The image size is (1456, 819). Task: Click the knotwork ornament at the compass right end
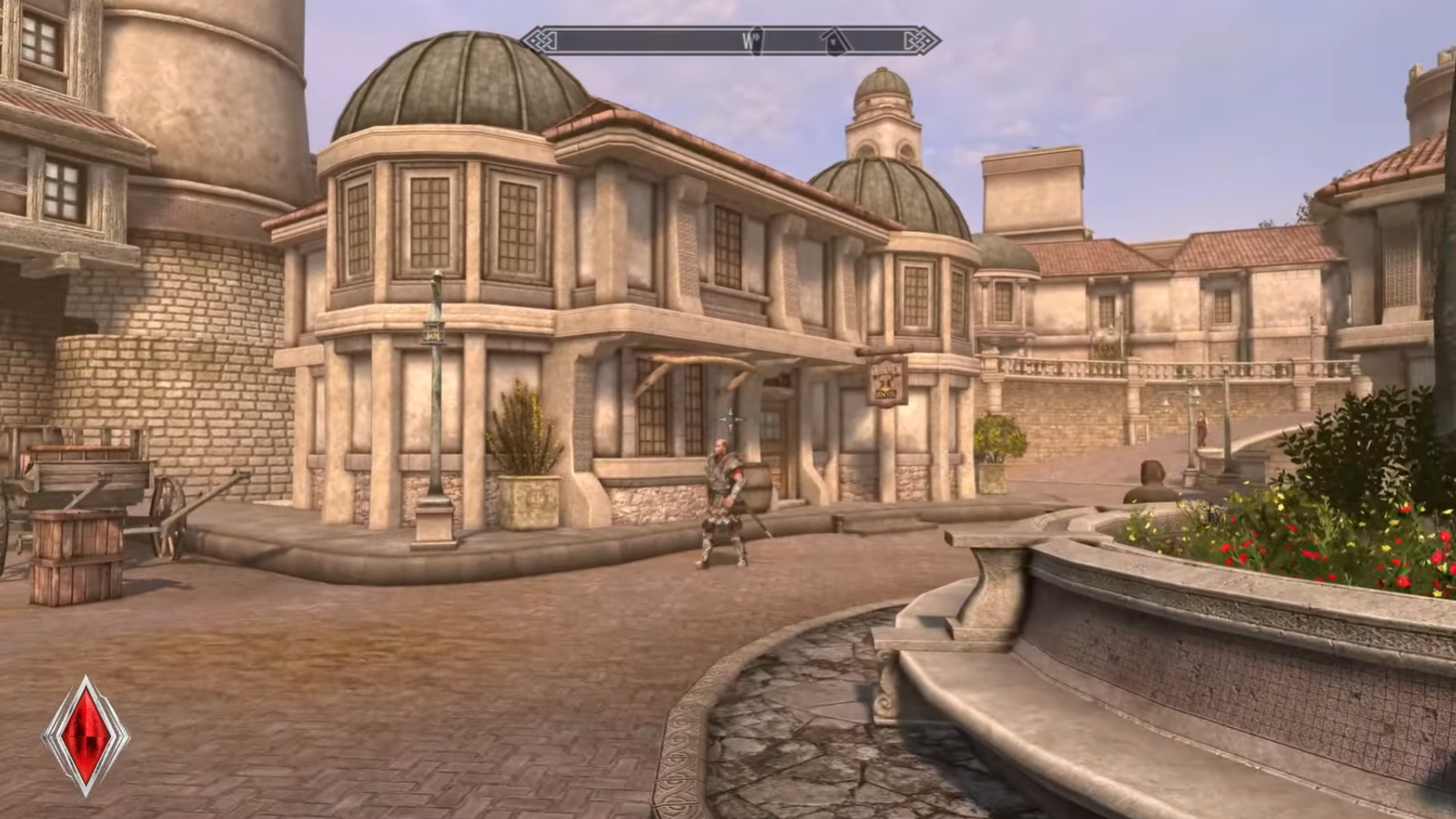click(925, 39)
